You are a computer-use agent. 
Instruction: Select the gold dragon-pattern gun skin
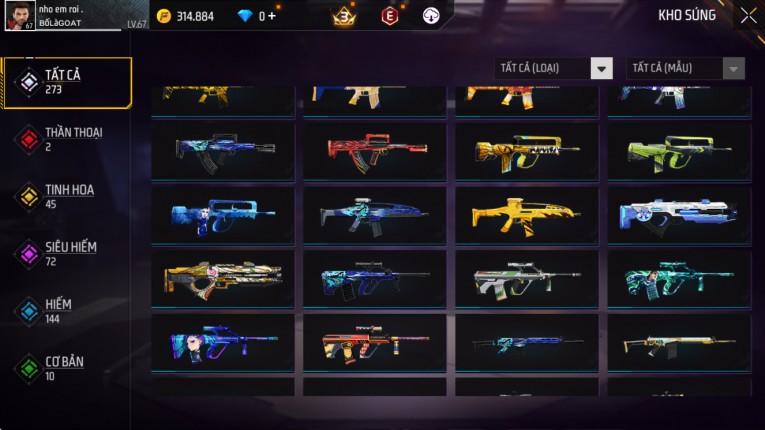coord(223,278)
